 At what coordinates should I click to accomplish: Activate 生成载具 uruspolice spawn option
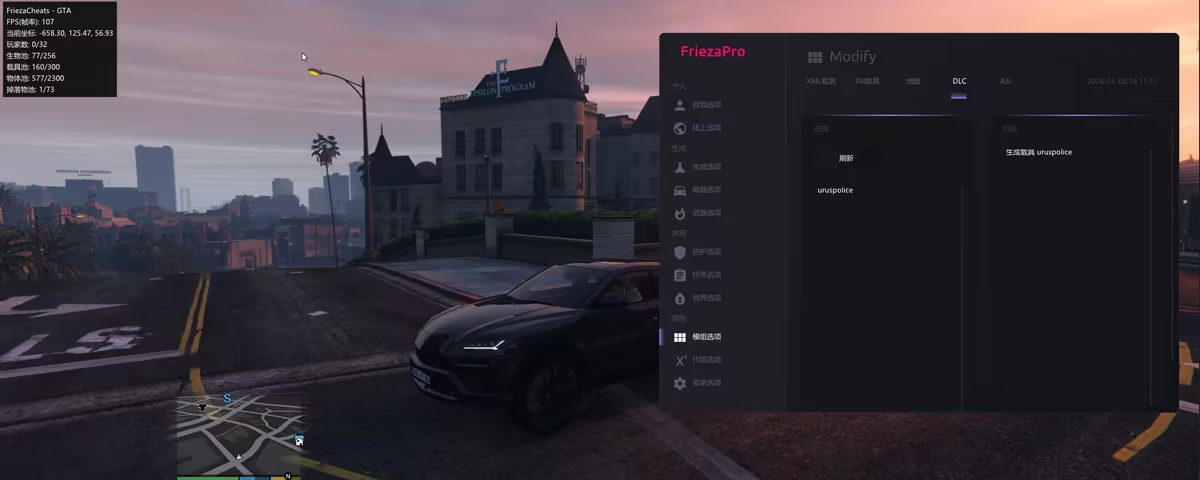pyautogui.click(x=1039, y=152)
